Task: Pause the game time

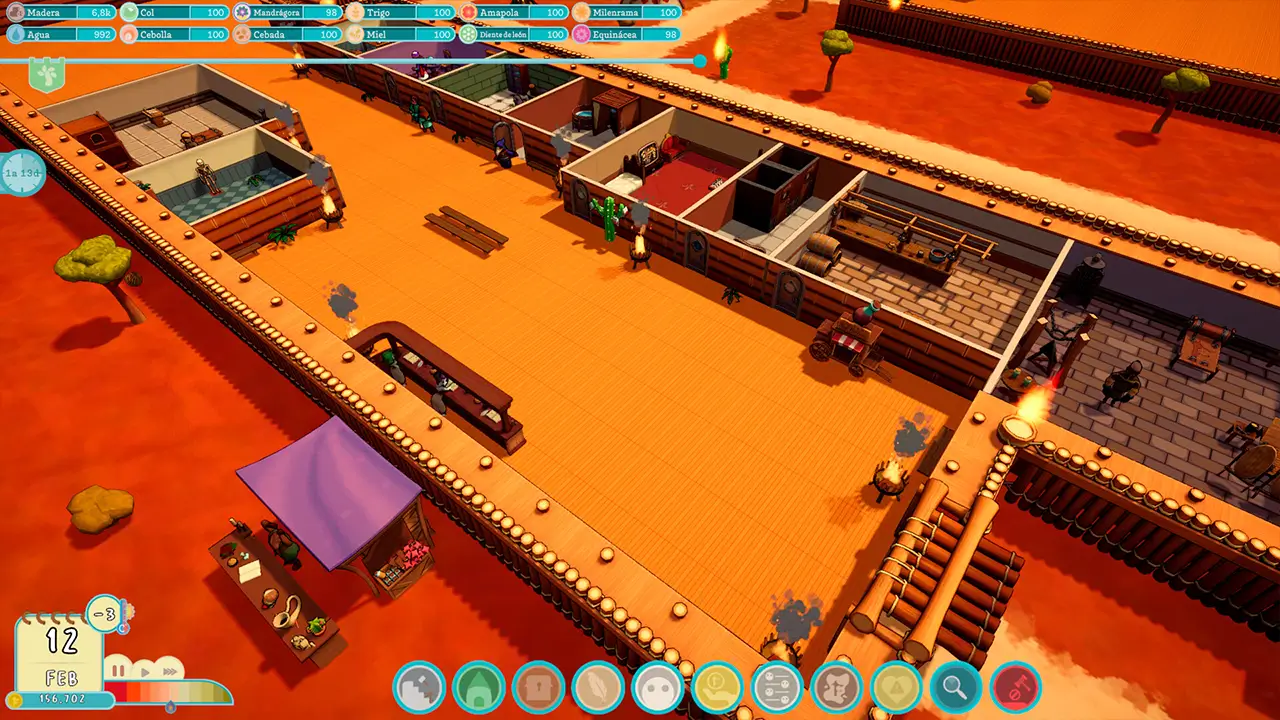Action: pos(118,670)
